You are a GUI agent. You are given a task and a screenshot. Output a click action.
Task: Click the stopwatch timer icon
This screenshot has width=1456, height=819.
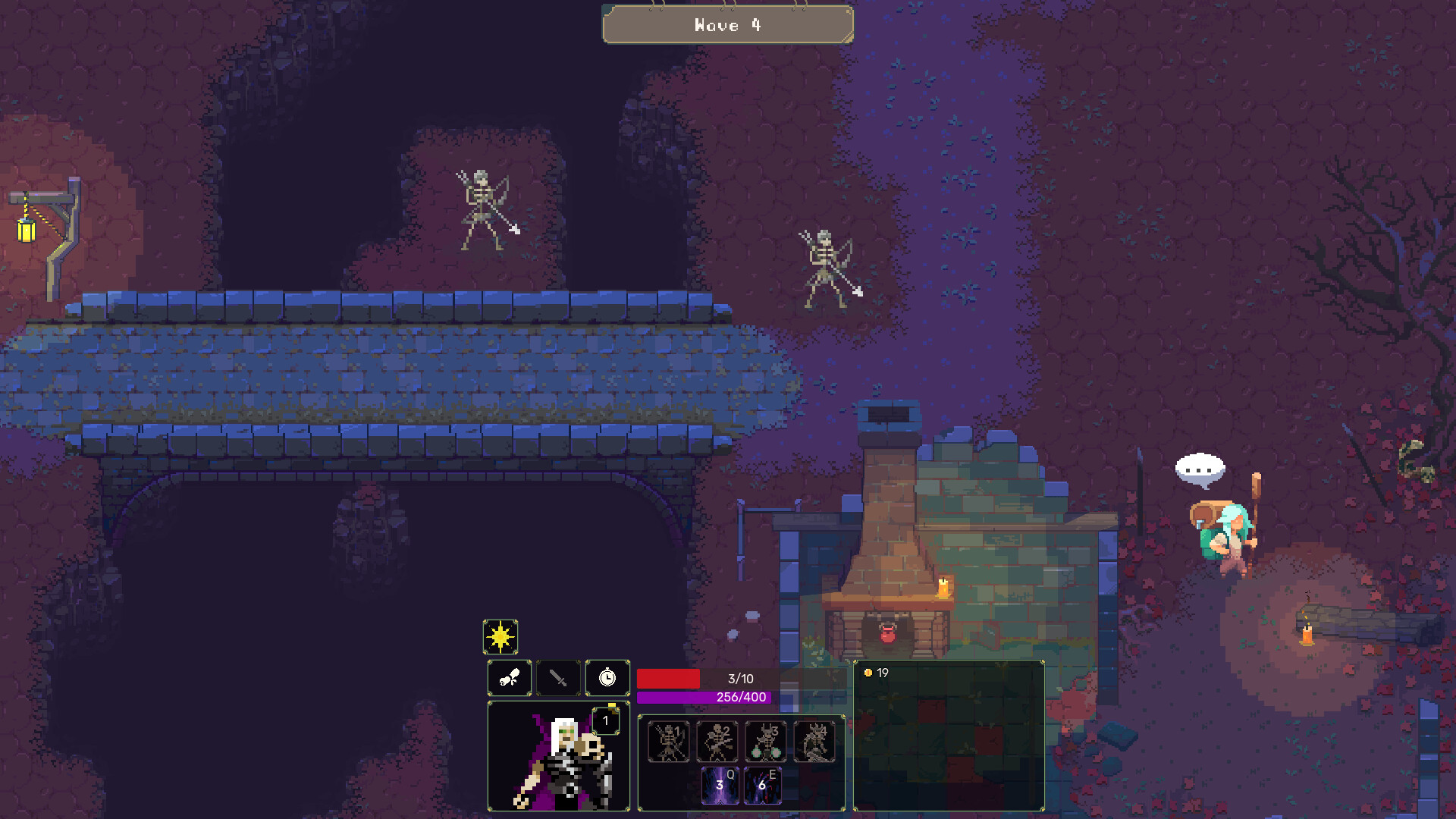pyautogui.click(x=607, y=679)
